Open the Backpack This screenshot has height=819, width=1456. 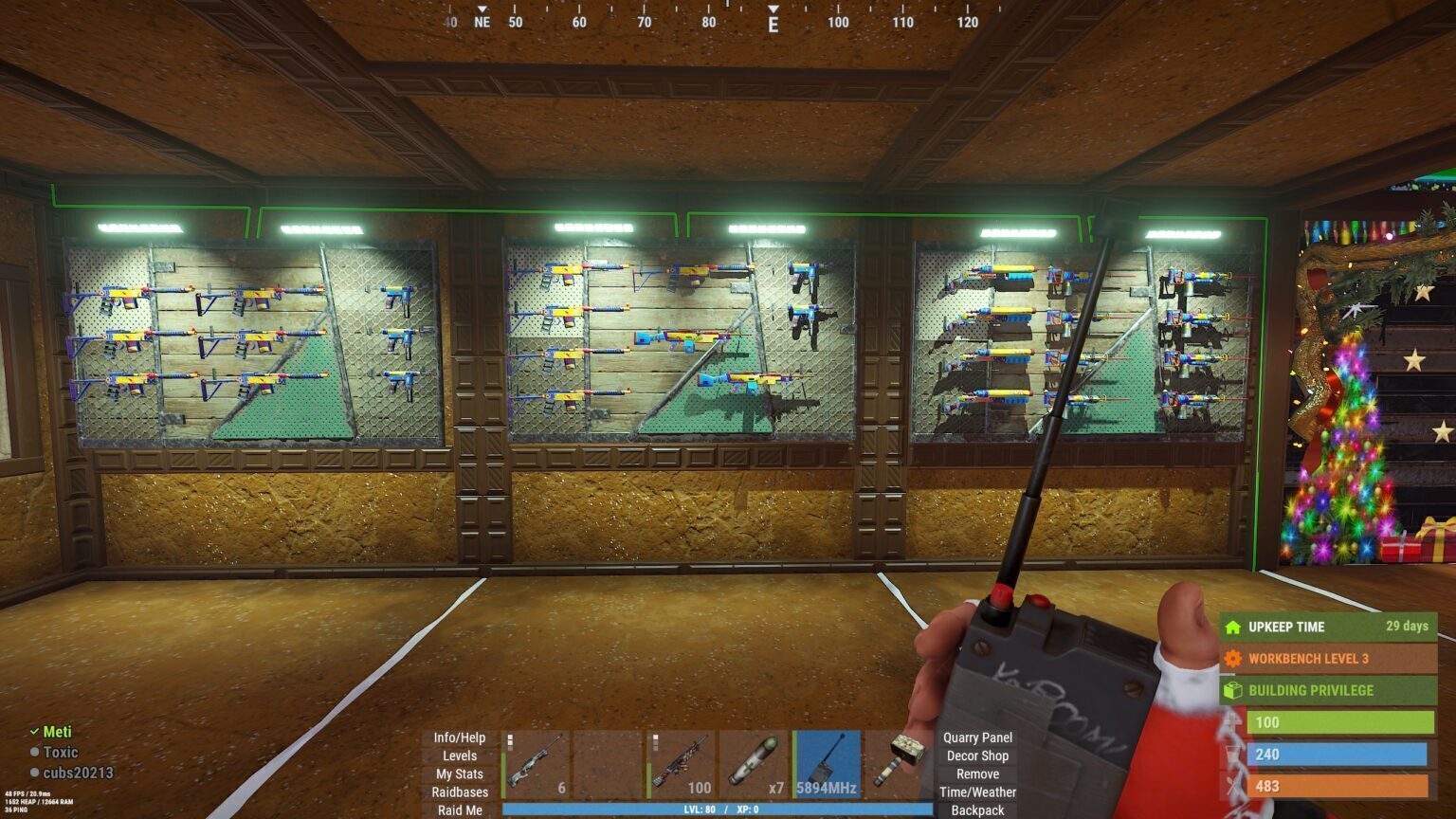tap(977, 810)
